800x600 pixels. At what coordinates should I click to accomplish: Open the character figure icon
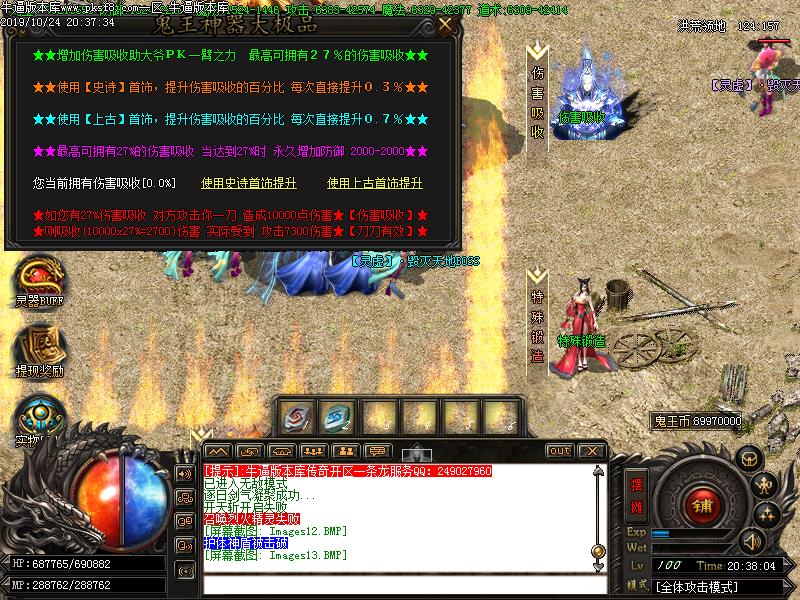tap(766, 486)
